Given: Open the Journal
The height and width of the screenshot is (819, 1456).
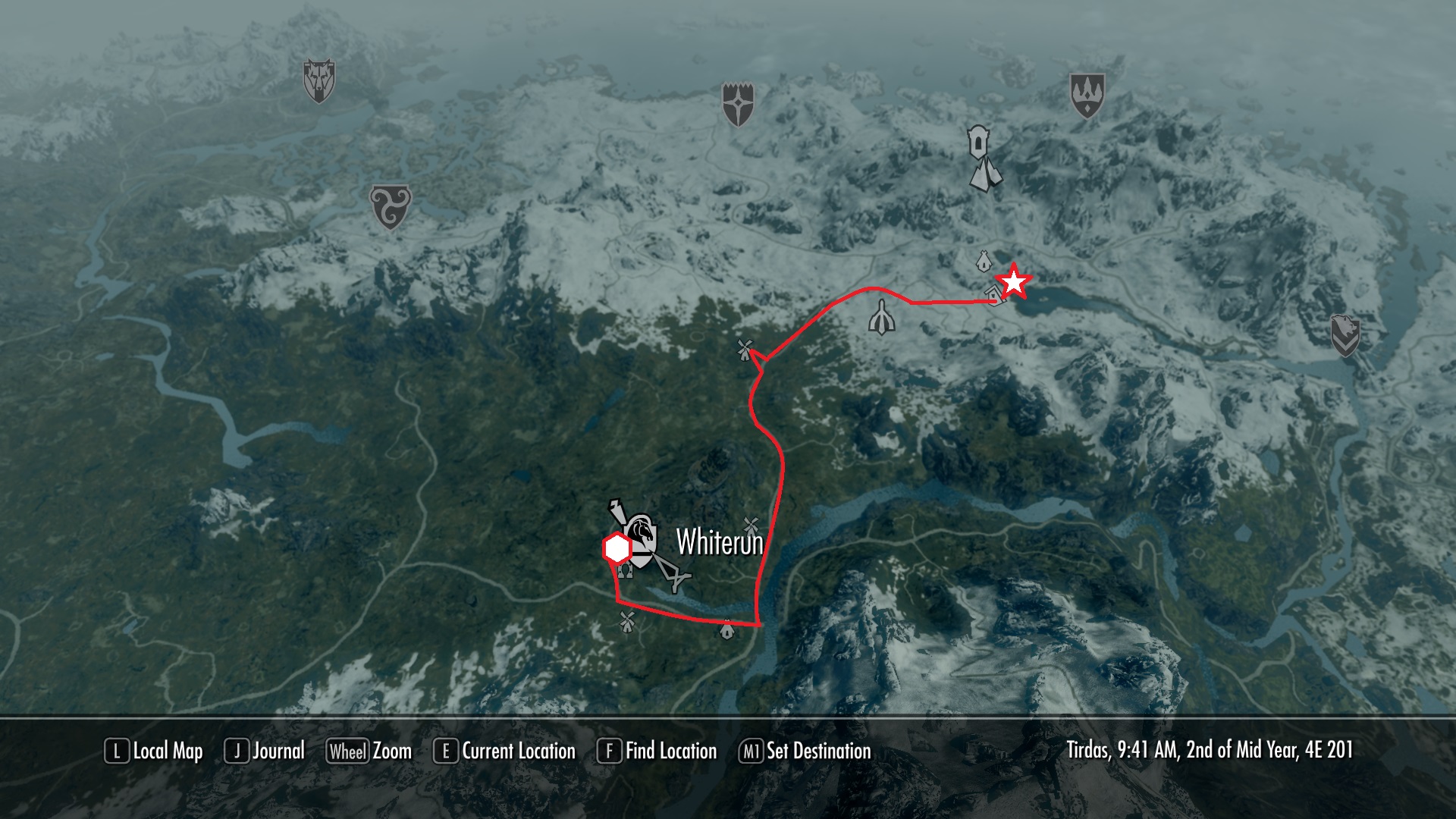Looking at the screenshot, I should point(265,751).
